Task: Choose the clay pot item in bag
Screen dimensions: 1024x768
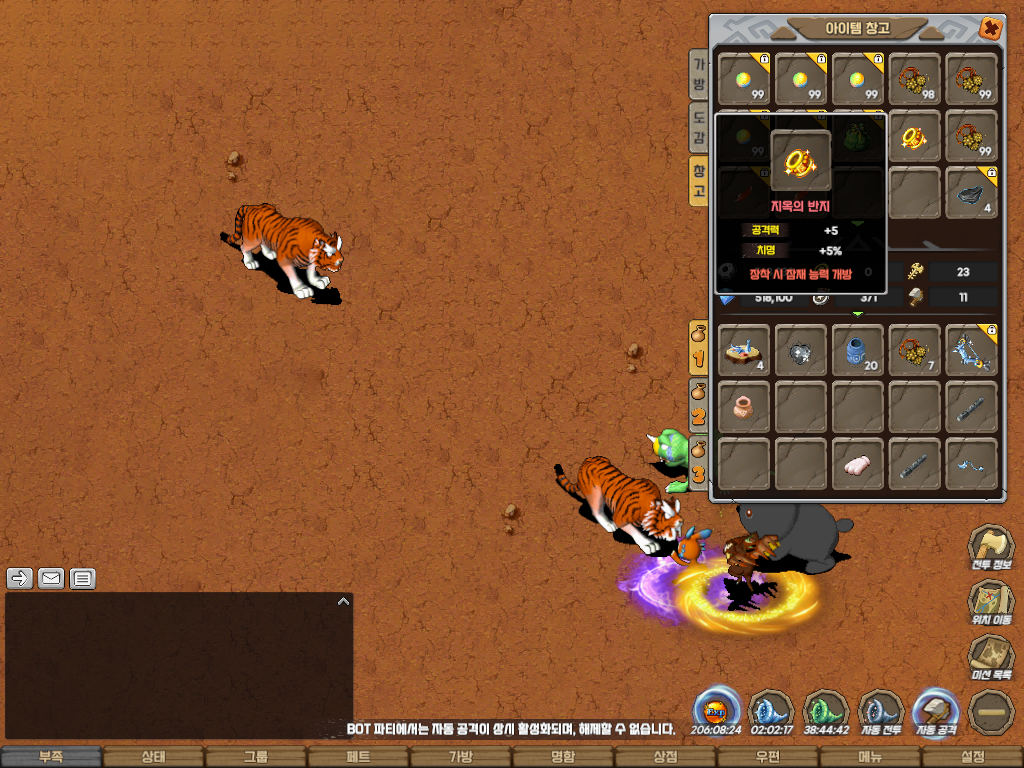Action: tap(744, 407)
